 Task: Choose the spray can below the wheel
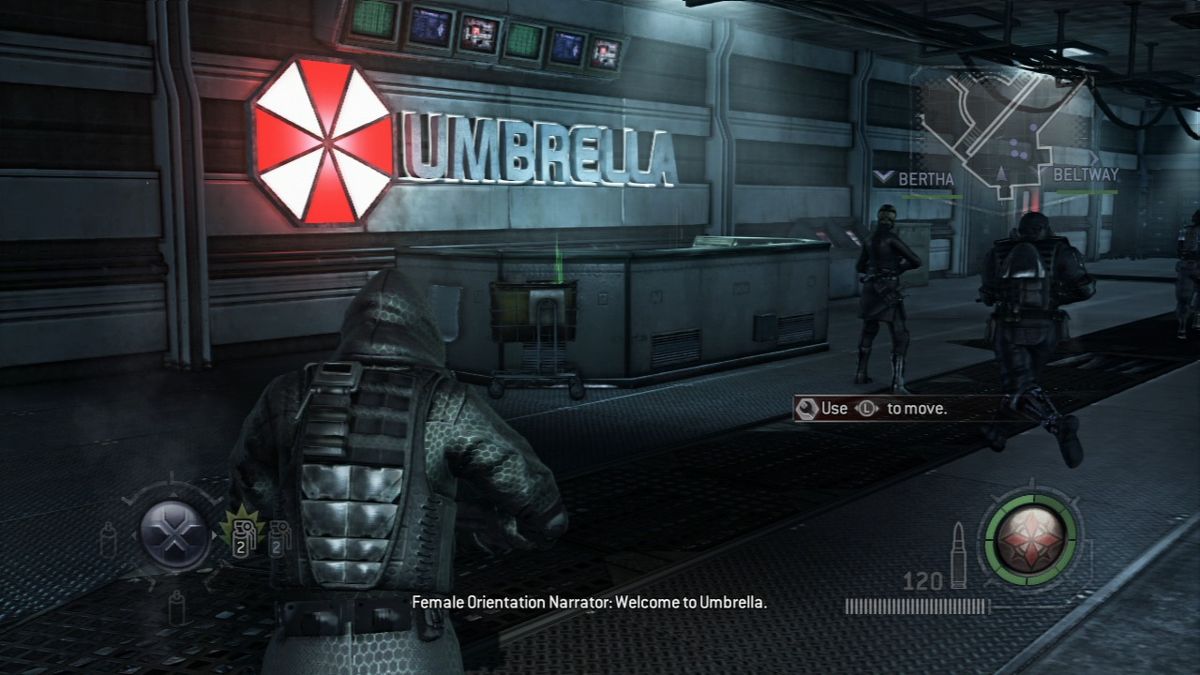coord(177,606)
